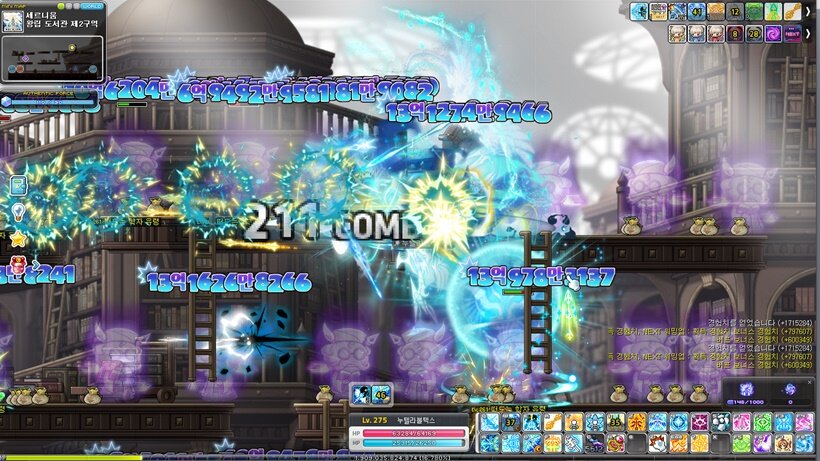This screenshot has height=461, width=820.
Task: Expand the second buff row arrow
Action: (808, 34)
